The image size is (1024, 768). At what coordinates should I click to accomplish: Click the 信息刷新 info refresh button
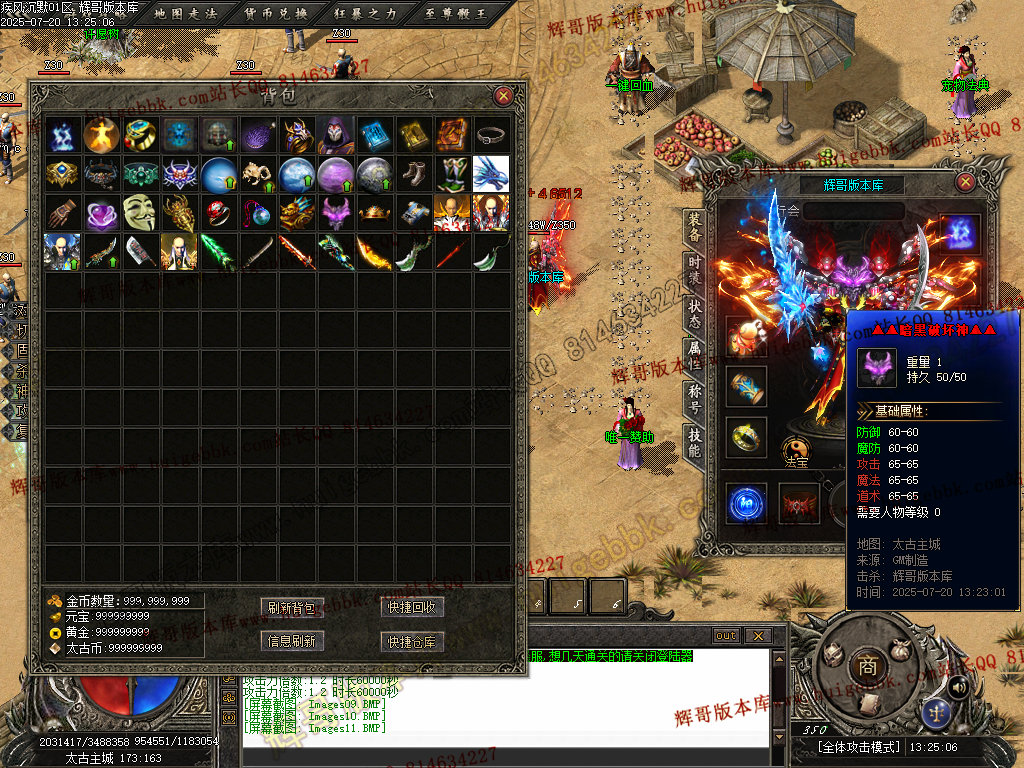(x=292, y=641)
